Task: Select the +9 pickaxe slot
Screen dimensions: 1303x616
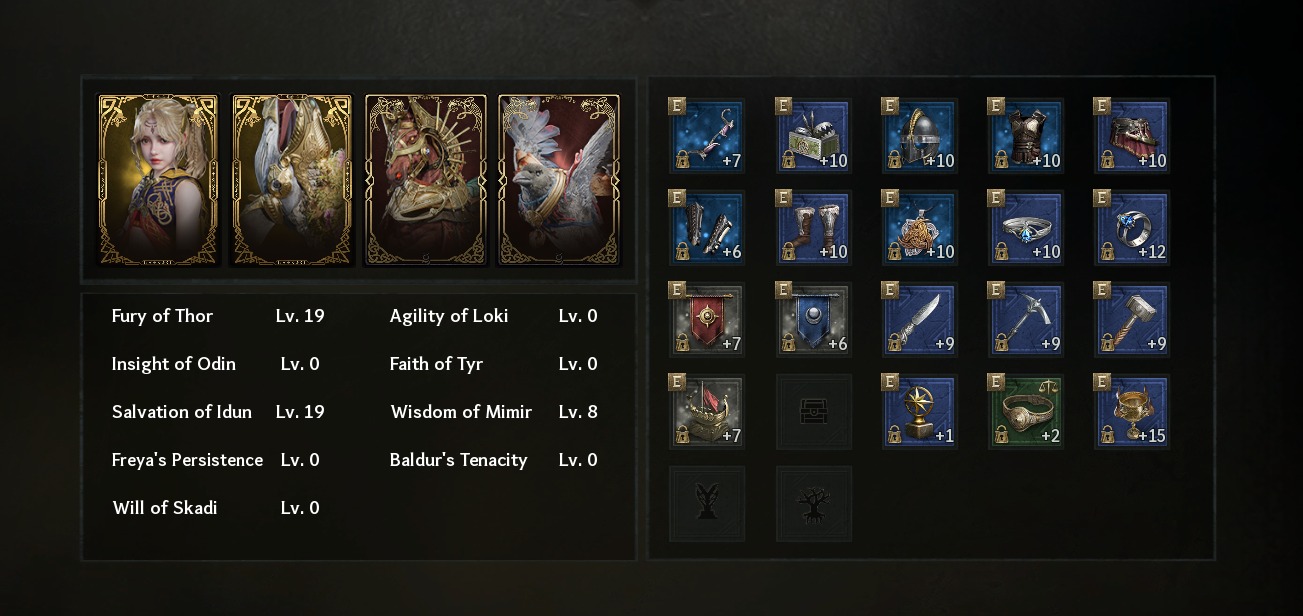Action: click(1025, 320)
